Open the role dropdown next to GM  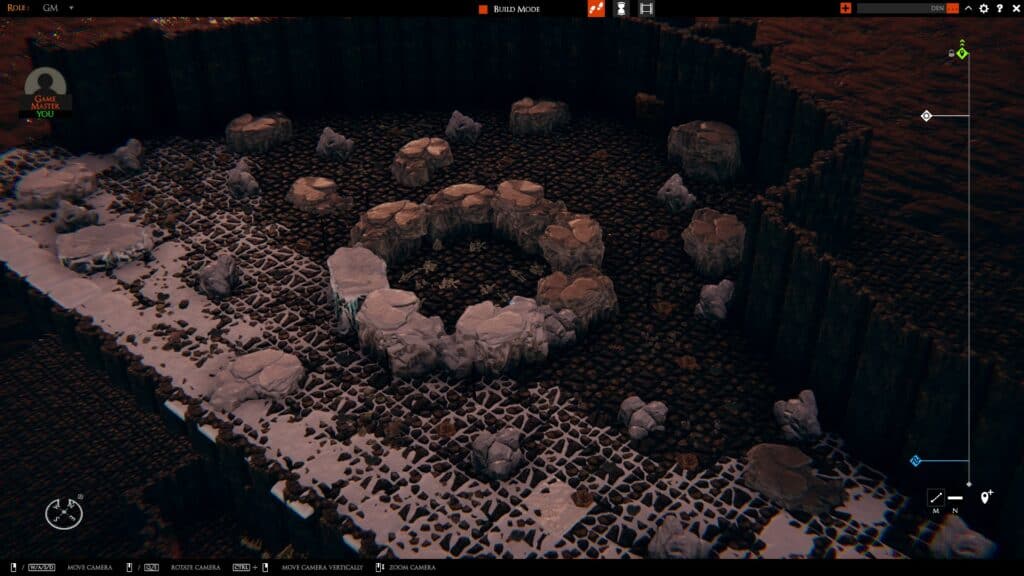[x=71, y=8]
